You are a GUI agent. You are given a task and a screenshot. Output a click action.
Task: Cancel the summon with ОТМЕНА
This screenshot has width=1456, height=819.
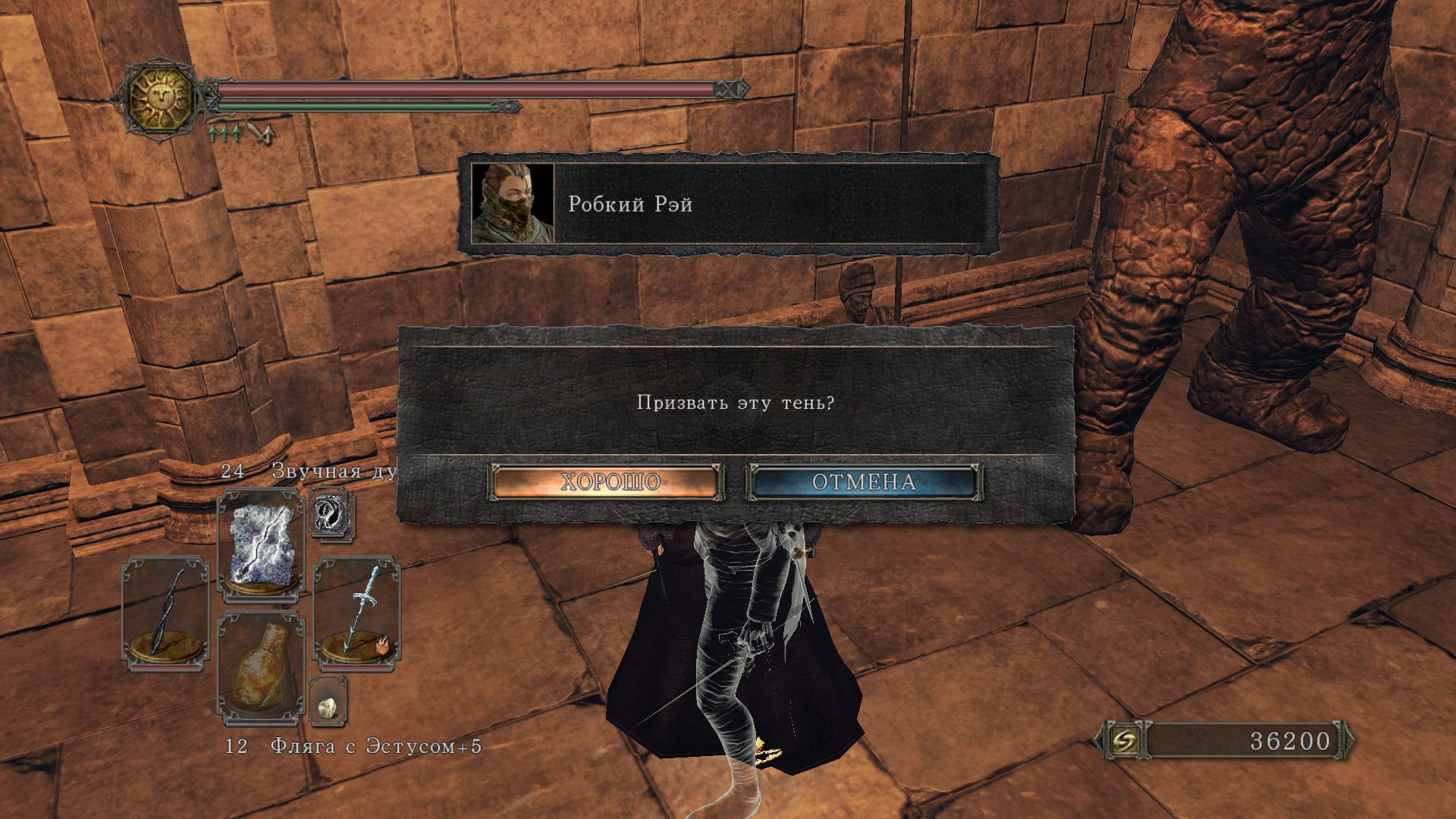point(864,482)
